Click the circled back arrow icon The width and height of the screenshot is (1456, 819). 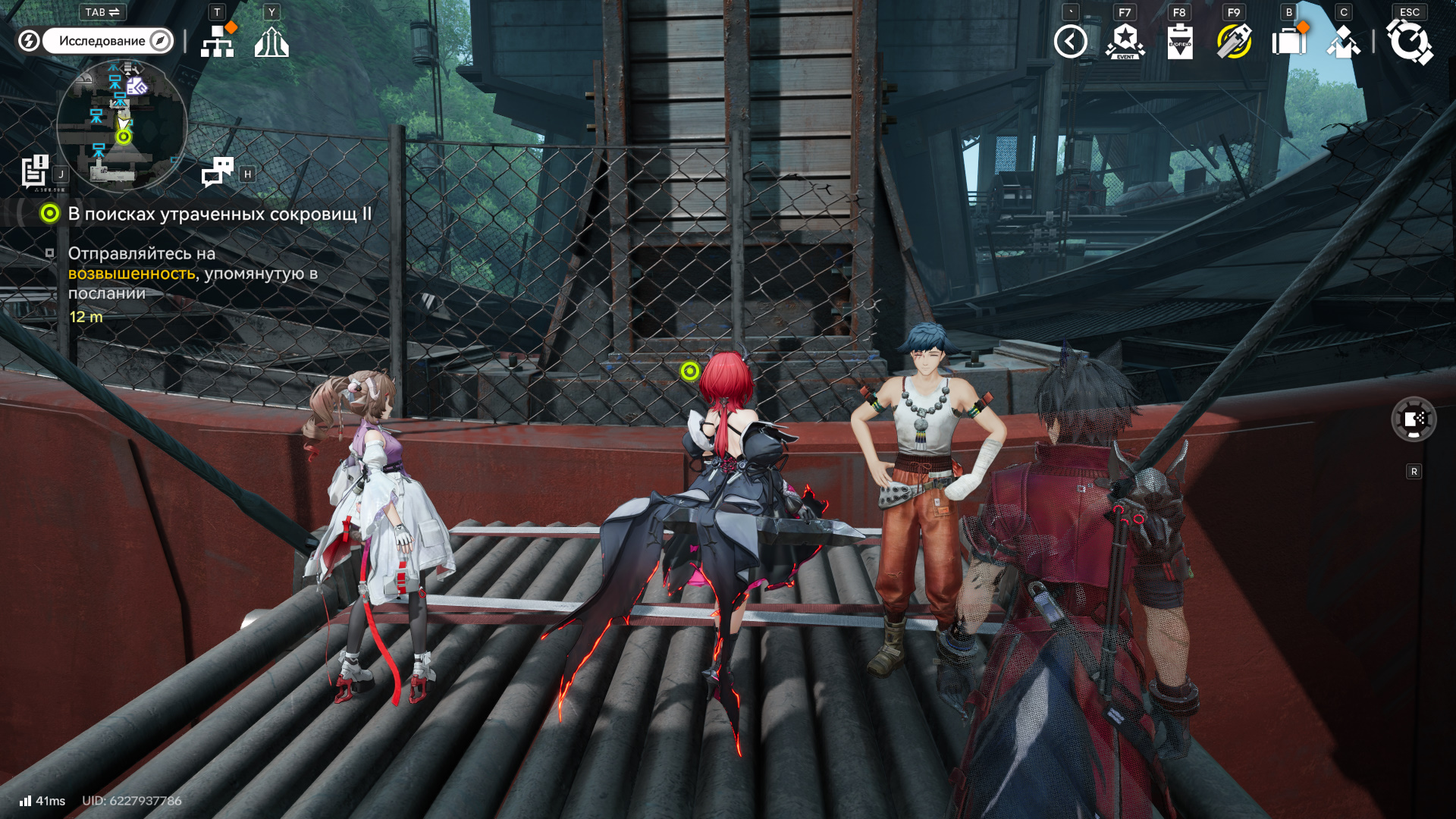pyautogui.click(x=1070, y=42)
